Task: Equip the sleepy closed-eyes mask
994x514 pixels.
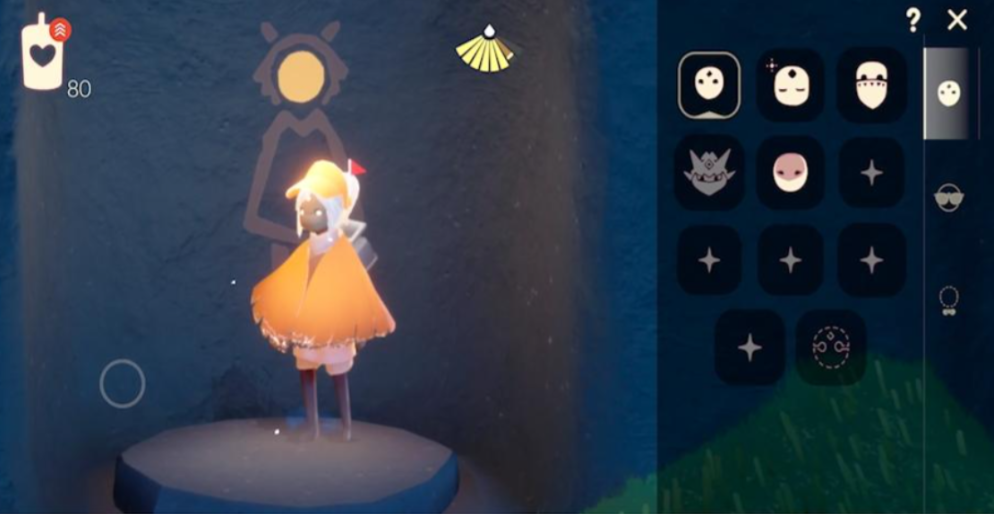Action: point(790,85)
